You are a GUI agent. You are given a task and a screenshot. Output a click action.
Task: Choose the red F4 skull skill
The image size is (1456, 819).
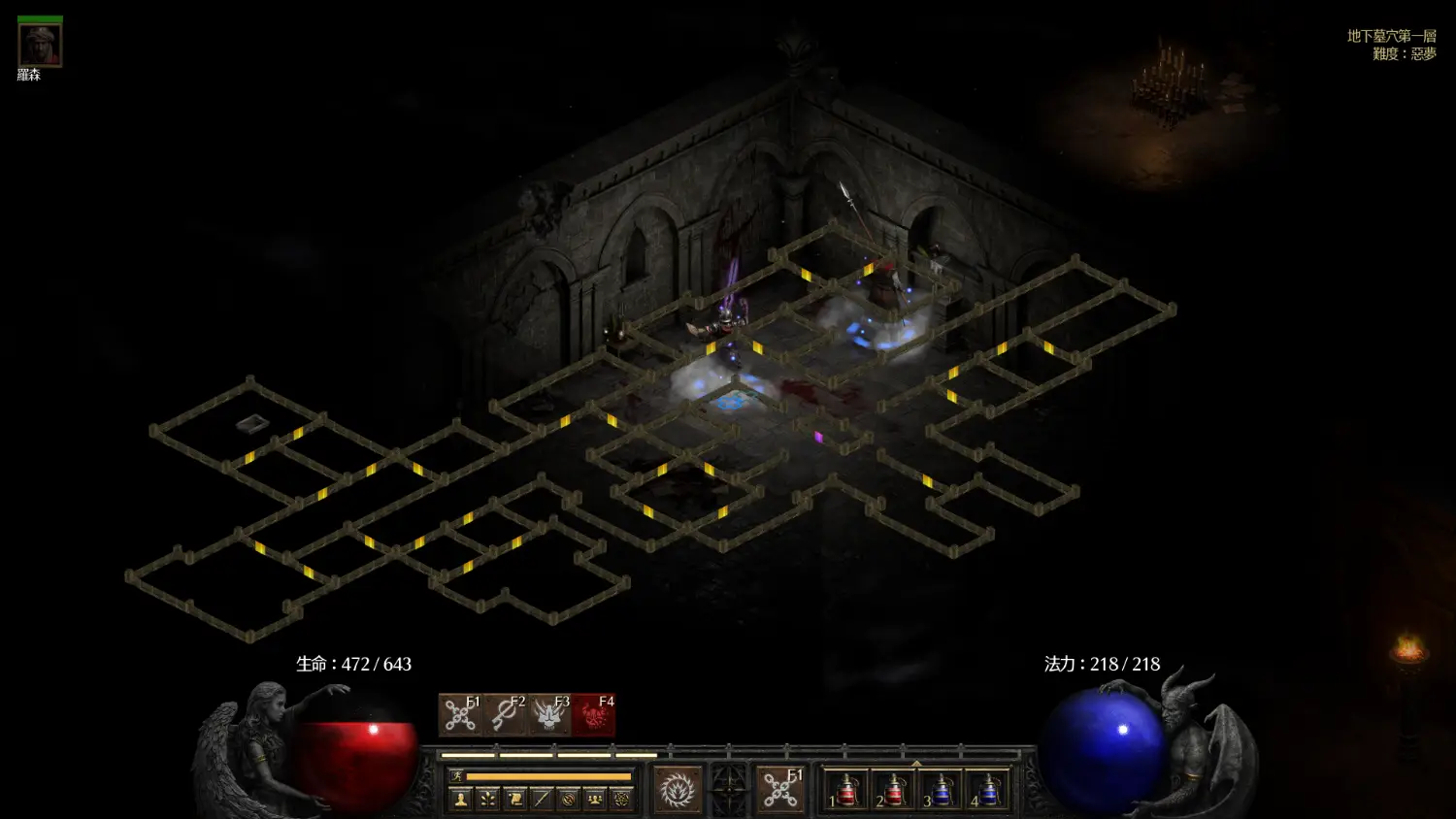pyautogui.click(x=593, y=715)
